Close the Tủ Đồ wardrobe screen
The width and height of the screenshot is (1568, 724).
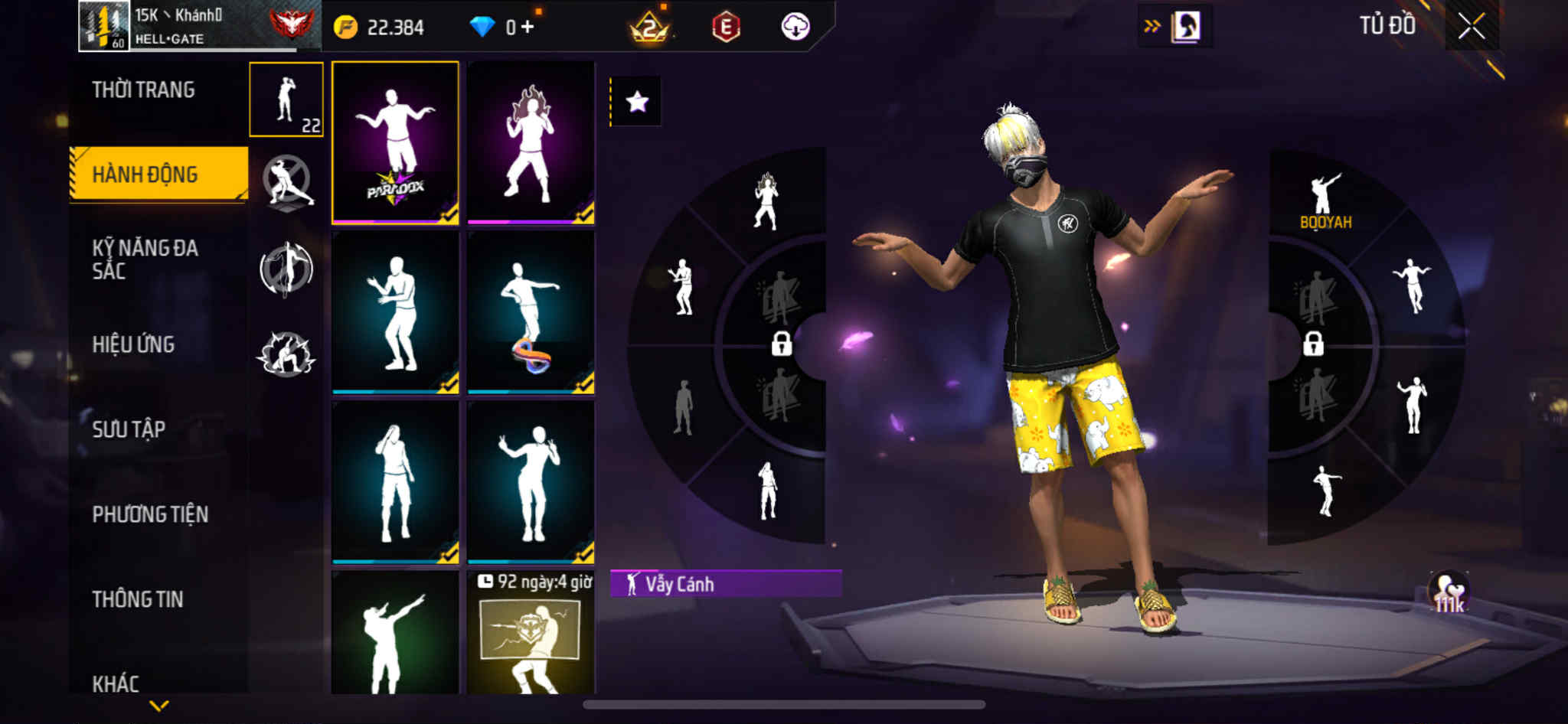point(1471,27)
